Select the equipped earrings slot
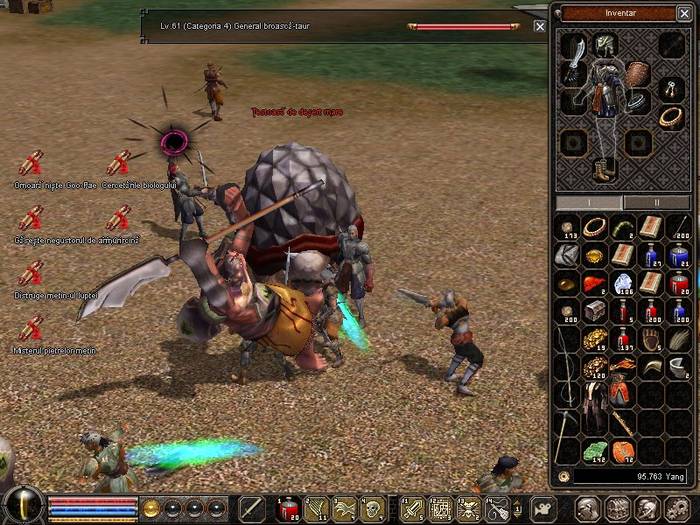Image resolution: width=700 pixels, height=525 pixels. coord(670,89)
